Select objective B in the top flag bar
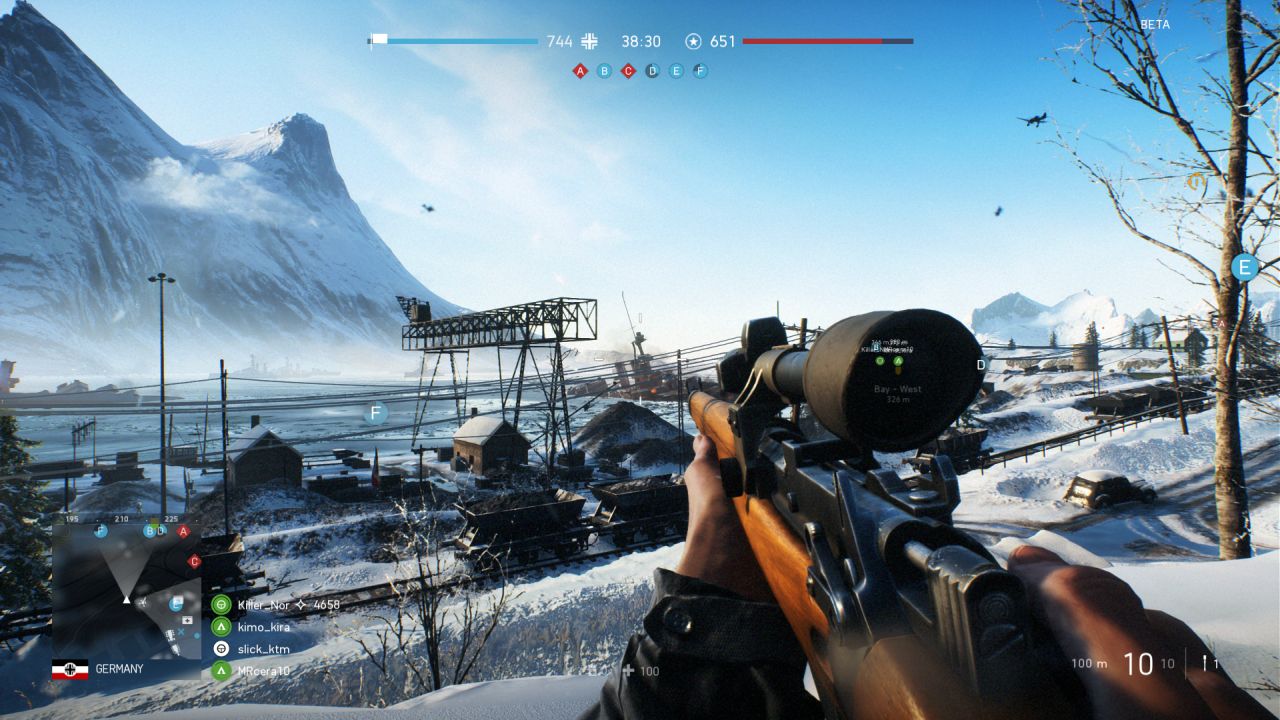Image resolution: width=1280 pixels, height=720 pixels. [x=604, y=71]
